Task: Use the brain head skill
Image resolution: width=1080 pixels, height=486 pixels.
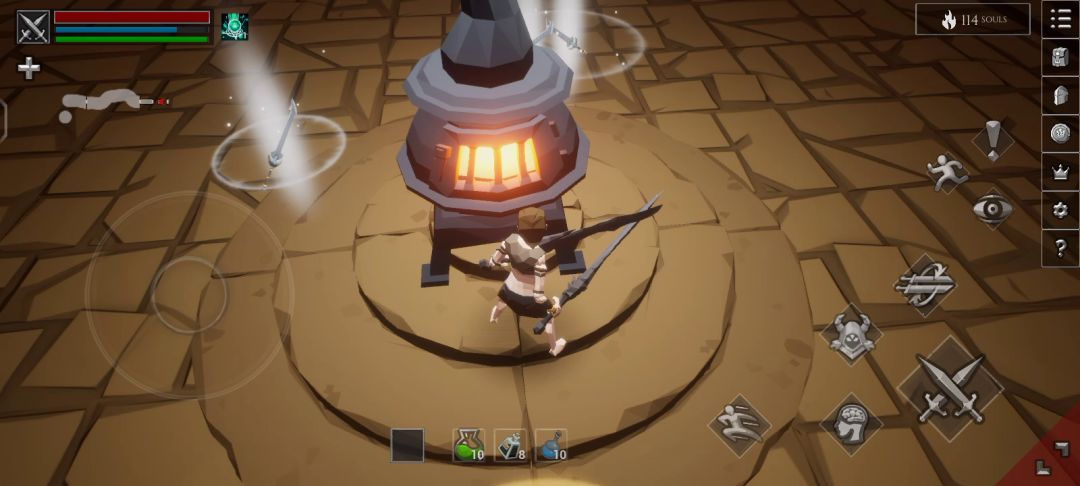Action: point(851,424)
